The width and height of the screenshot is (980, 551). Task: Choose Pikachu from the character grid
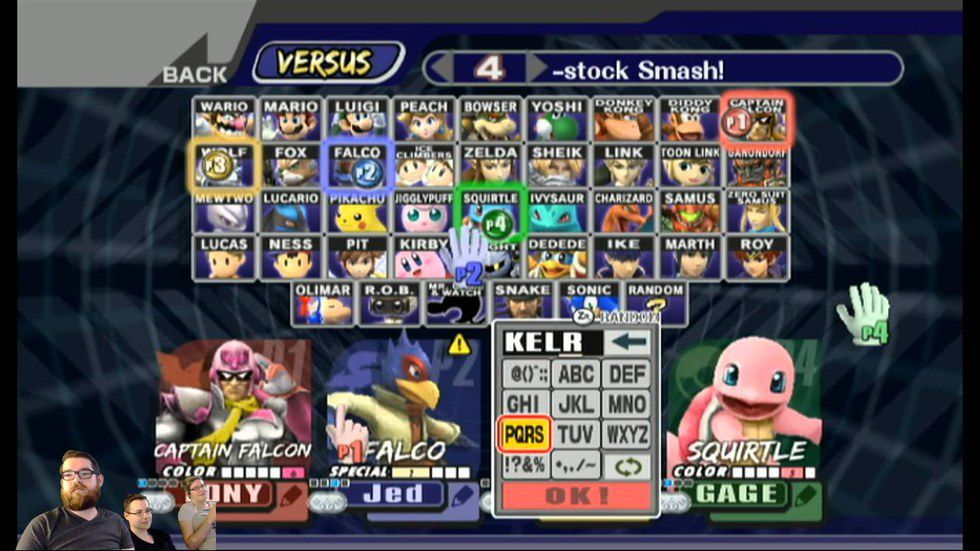point(358,211)
